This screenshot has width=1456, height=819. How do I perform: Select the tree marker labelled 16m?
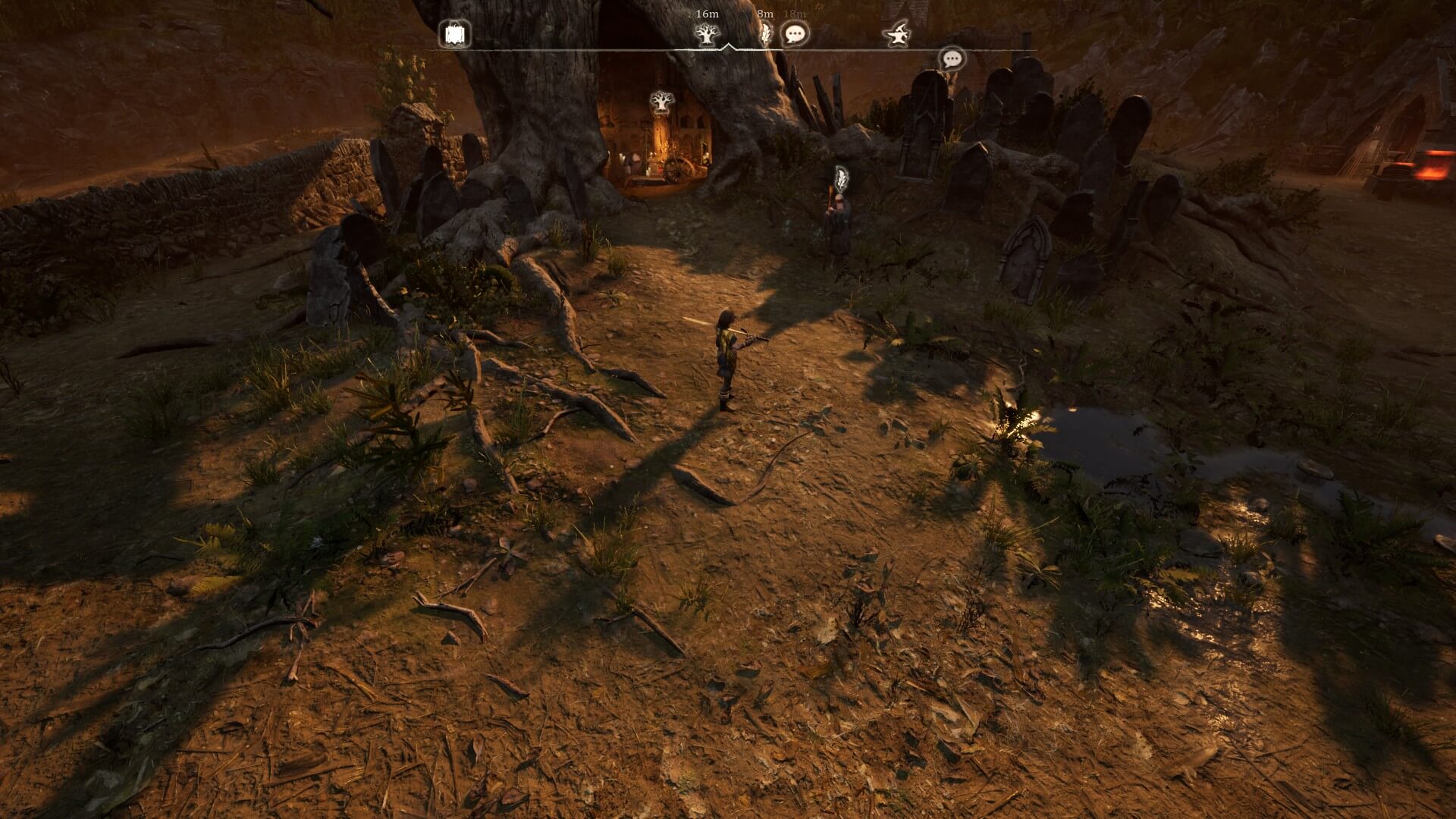[707, 34]
